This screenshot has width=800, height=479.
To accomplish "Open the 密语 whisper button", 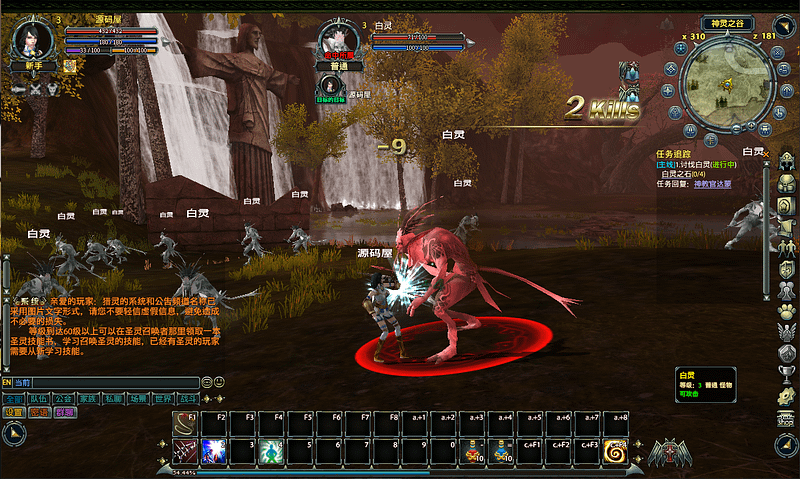I will pos(39,412).
